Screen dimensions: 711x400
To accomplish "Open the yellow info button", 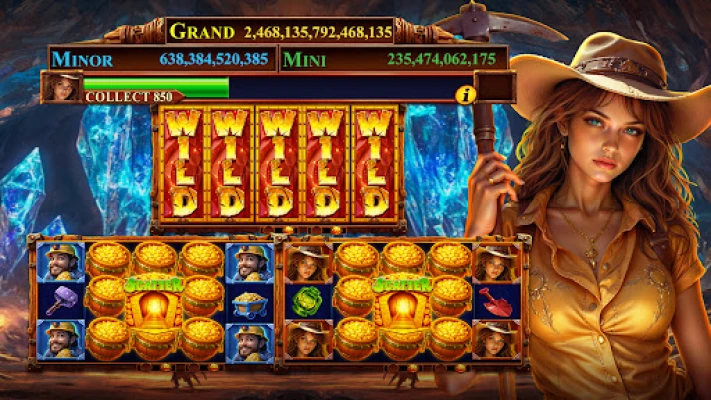I will point(464,94).
